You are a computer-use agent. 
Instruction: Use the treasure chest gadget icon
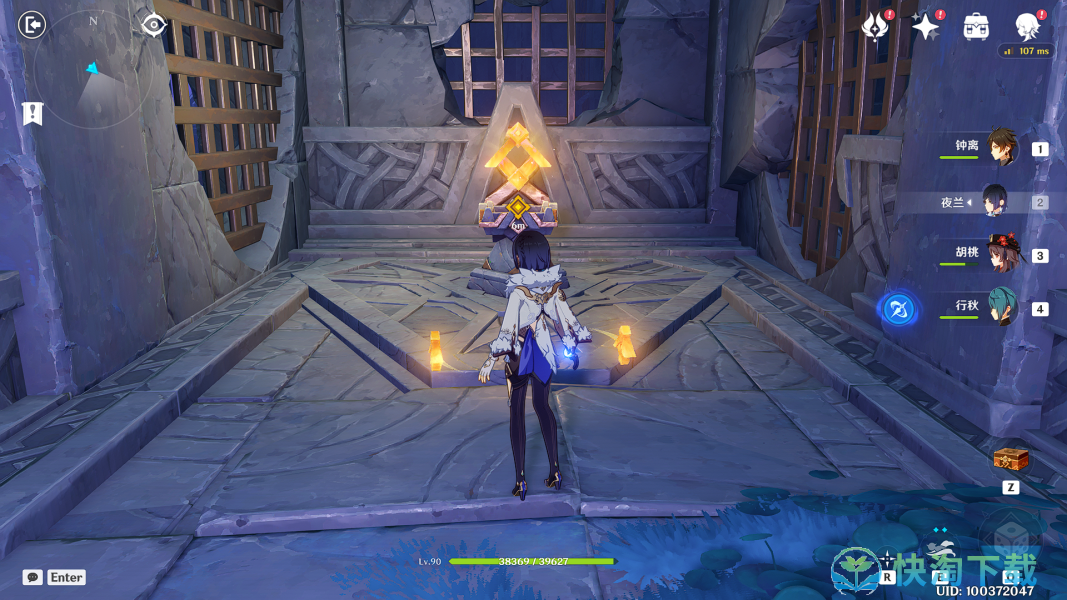coord(1010,460)
